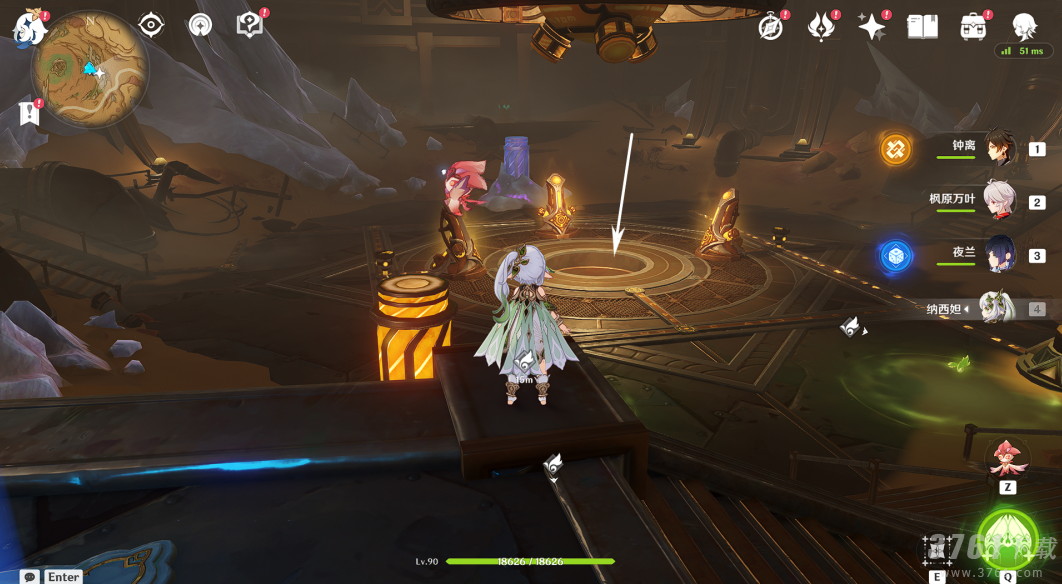The width and height of the screenshot is (1062, 584).
Task: Open the quest bookmark icon below minimap
Action: tap(29, 114)
